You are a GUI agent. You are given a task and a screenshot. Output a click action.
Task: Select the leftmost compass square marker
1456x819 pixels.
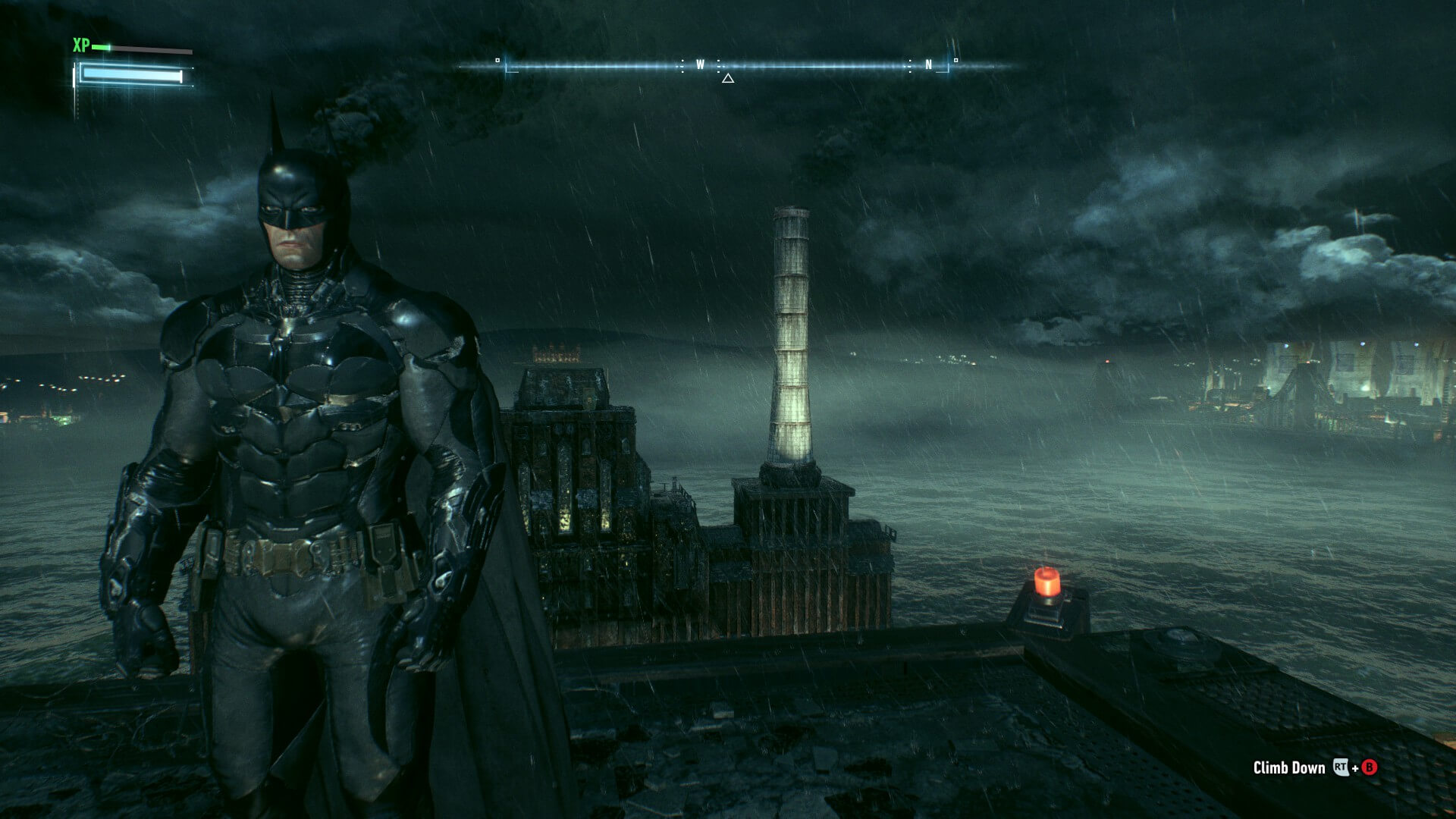click(497, 61)
